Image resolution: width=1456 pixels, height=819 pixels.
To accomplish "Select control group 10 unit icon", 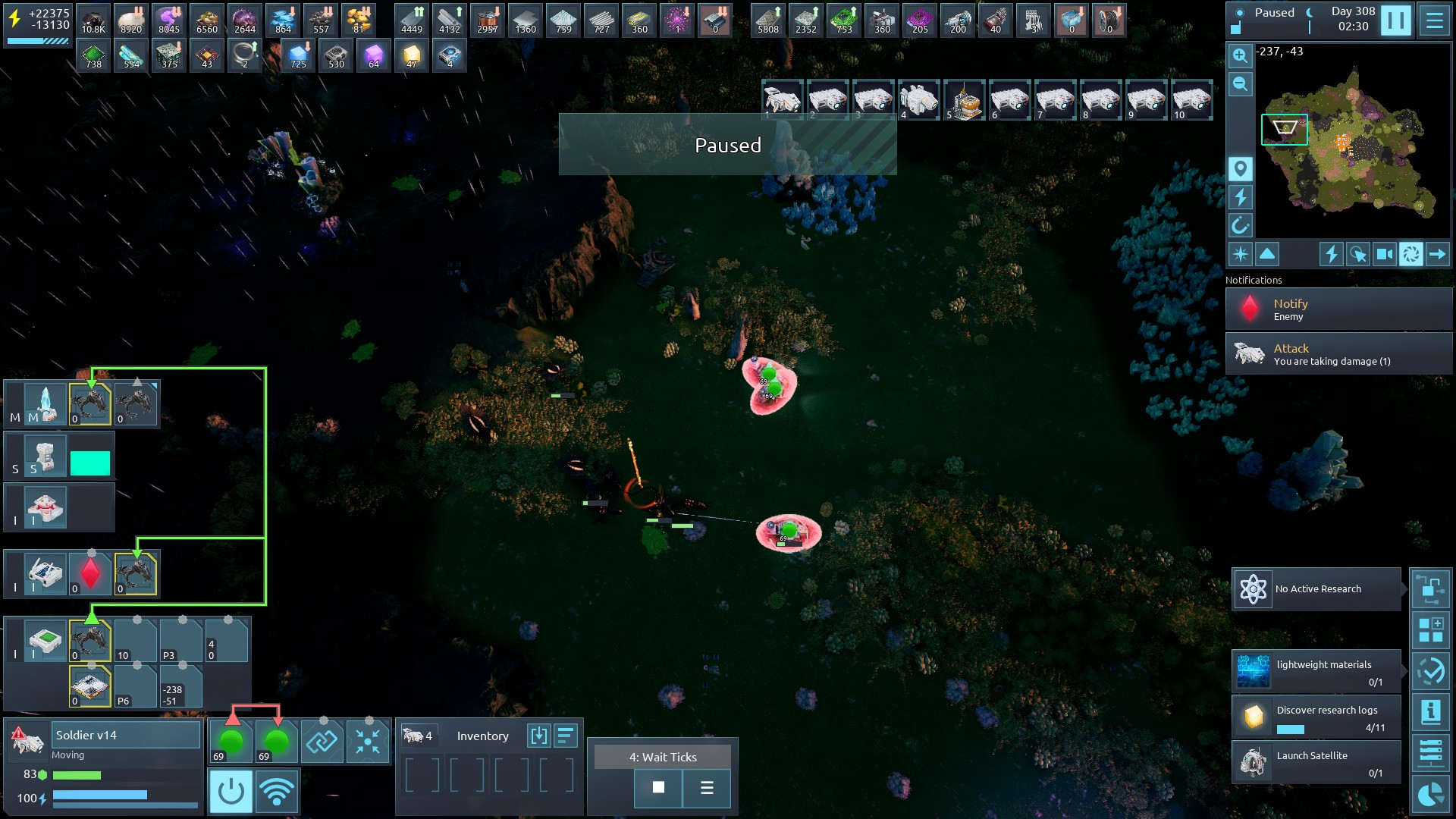I will 1191,100.
